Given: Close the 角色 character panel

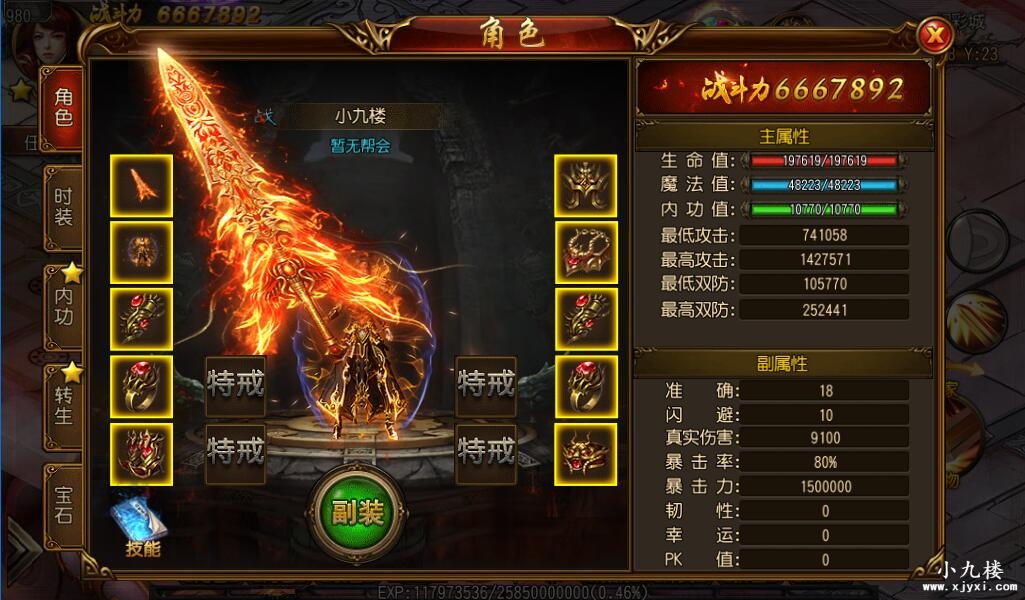Looking at the screenshot, I should click(936, 36).
